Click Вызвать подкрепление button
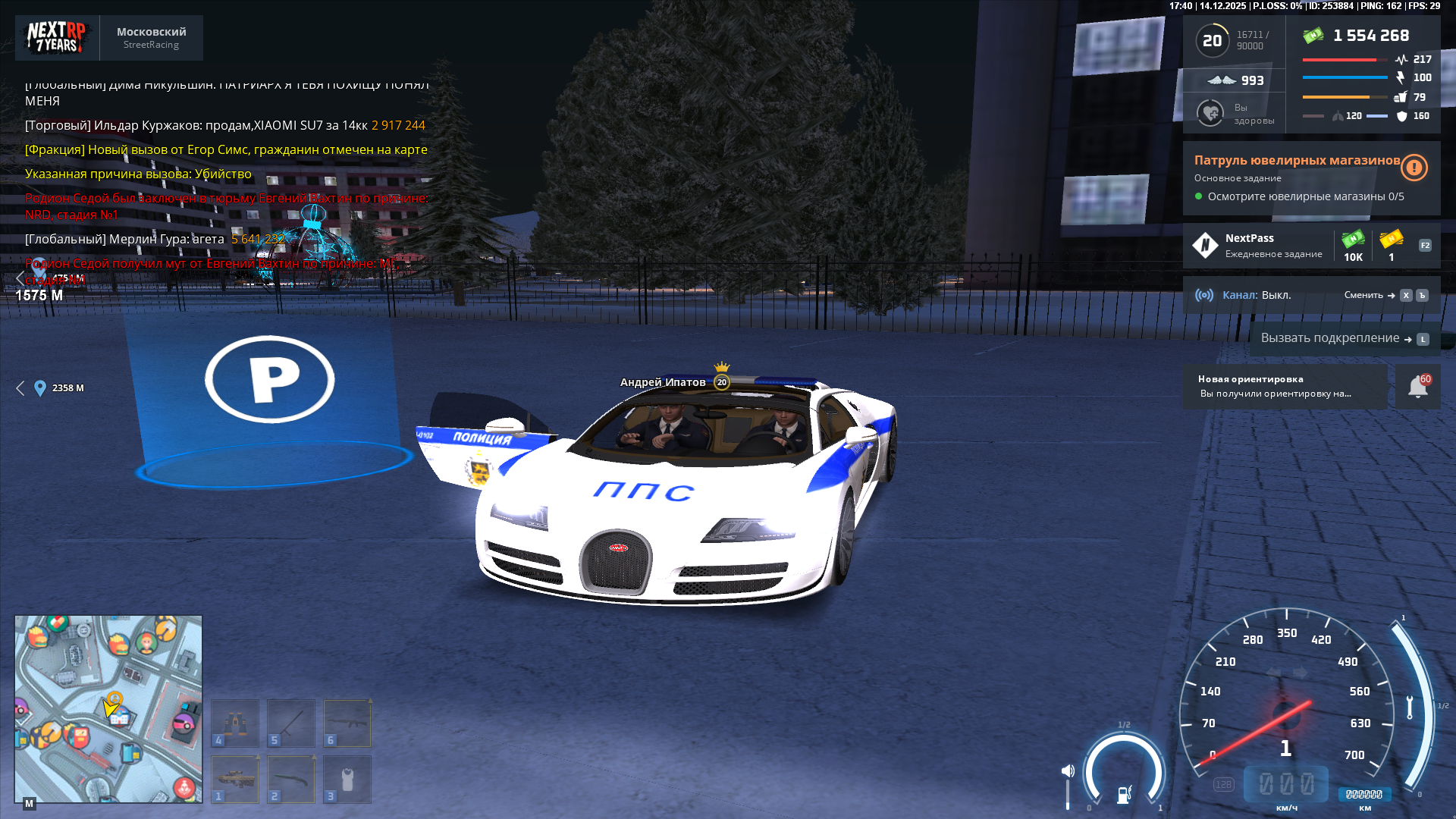 (x=1331, y=338)
